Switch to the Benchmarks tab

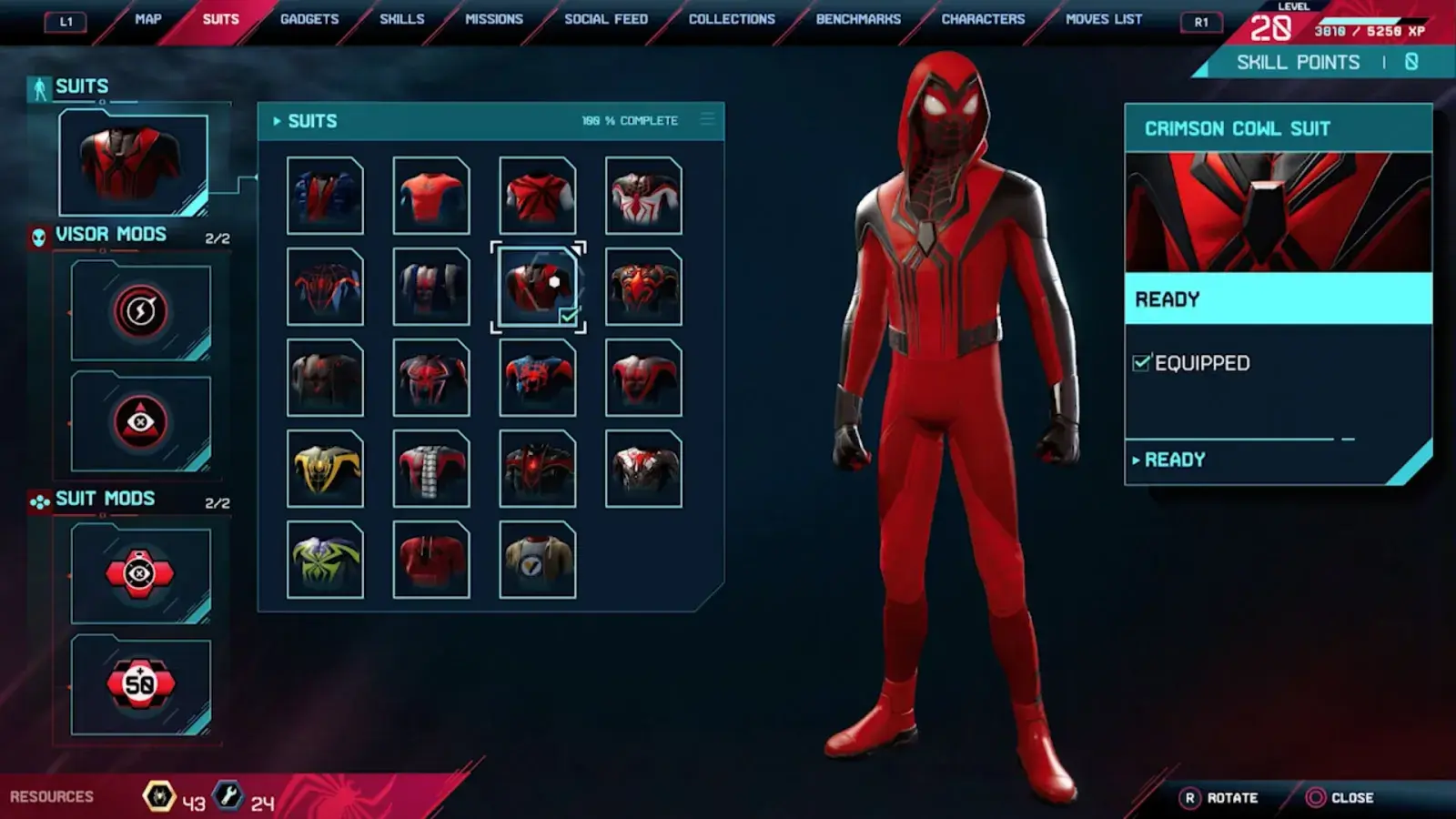[858, 19]
